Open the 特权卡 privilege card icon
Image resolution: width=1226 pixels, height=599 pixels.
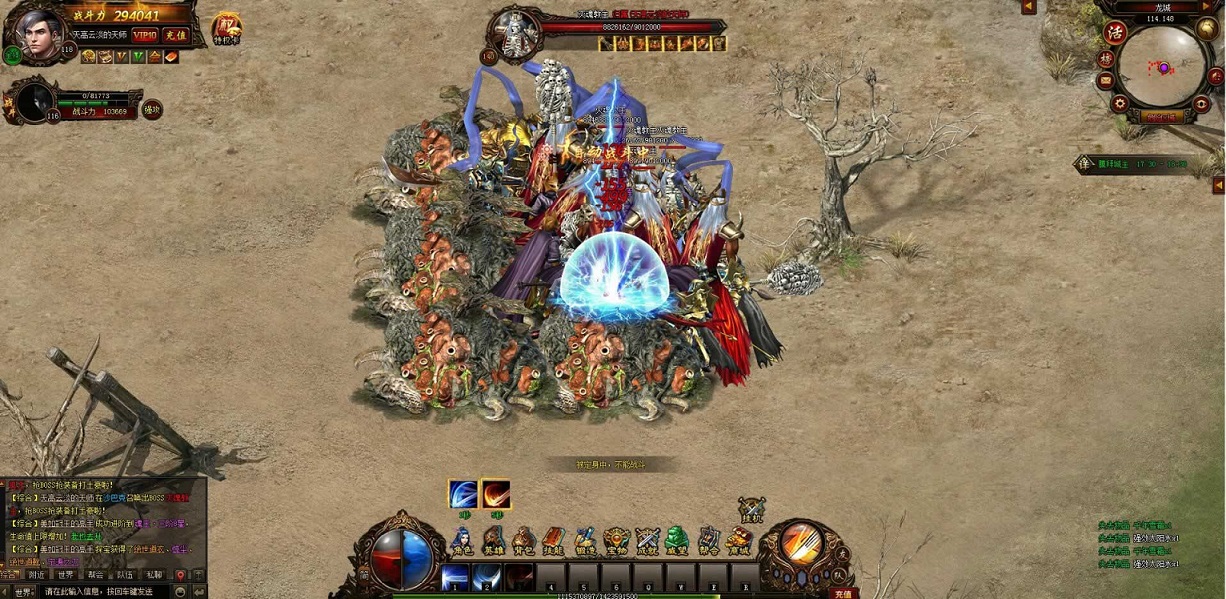227,28
